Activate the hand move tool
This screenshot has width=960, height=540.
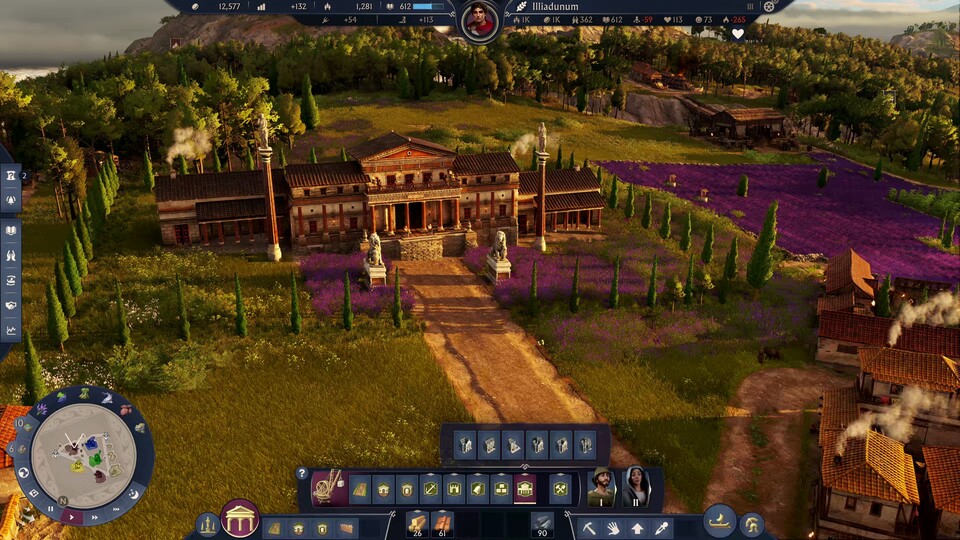click(614, 527)
